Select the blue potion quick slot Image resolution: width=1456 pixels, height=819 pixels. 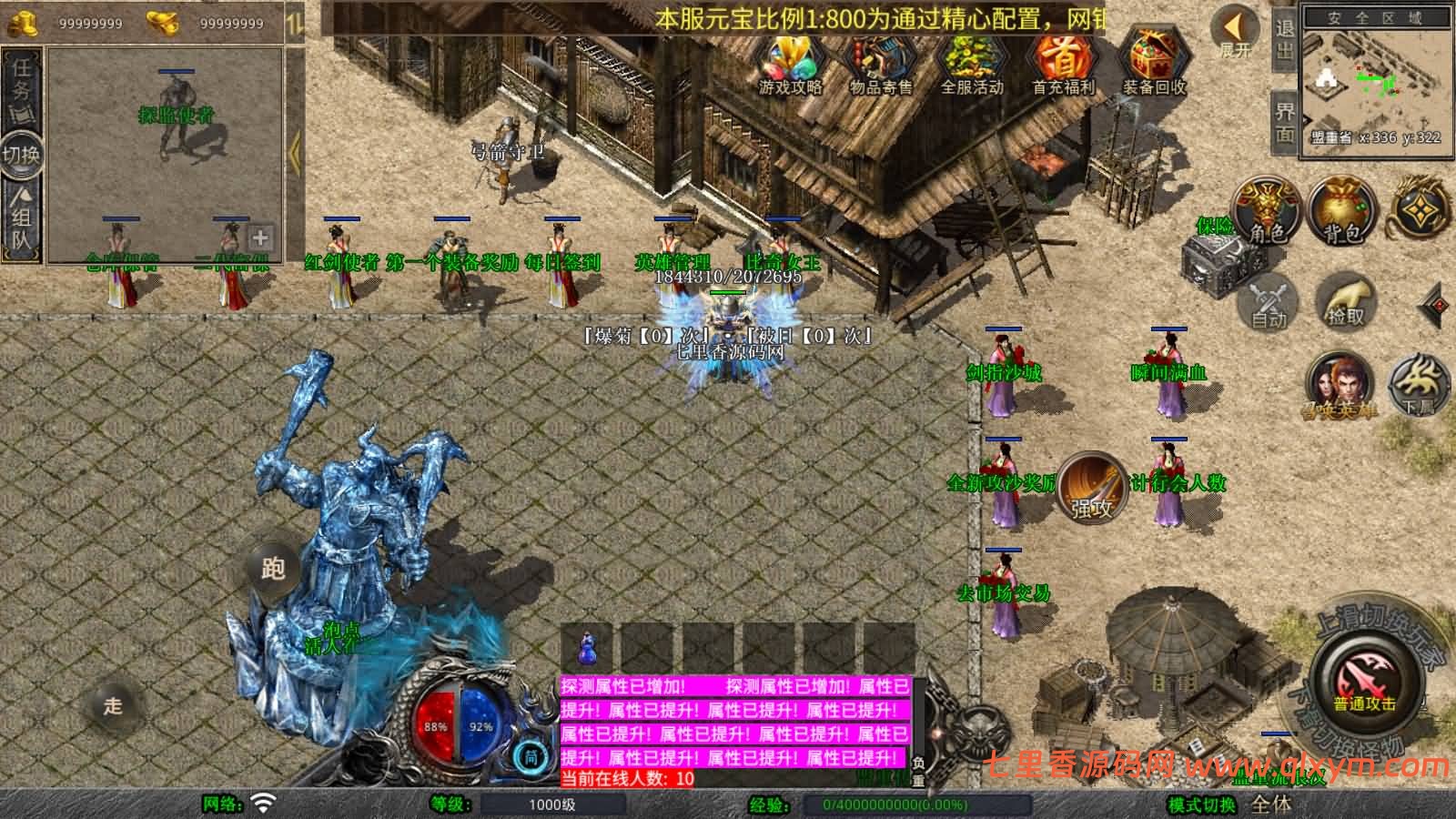[x=589, y=650]
